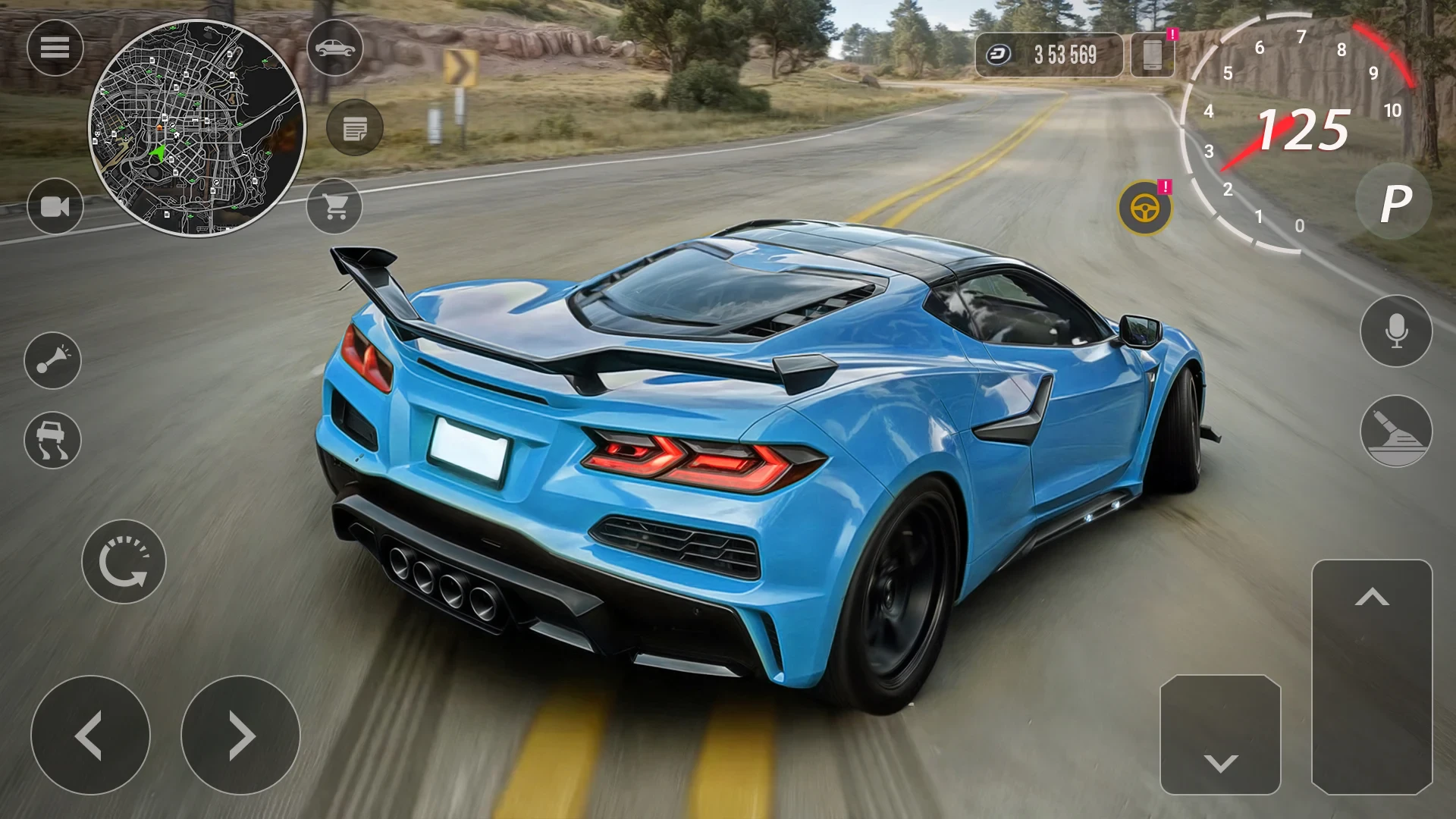Brake with the down arrow pedal

coord(1220,735)
